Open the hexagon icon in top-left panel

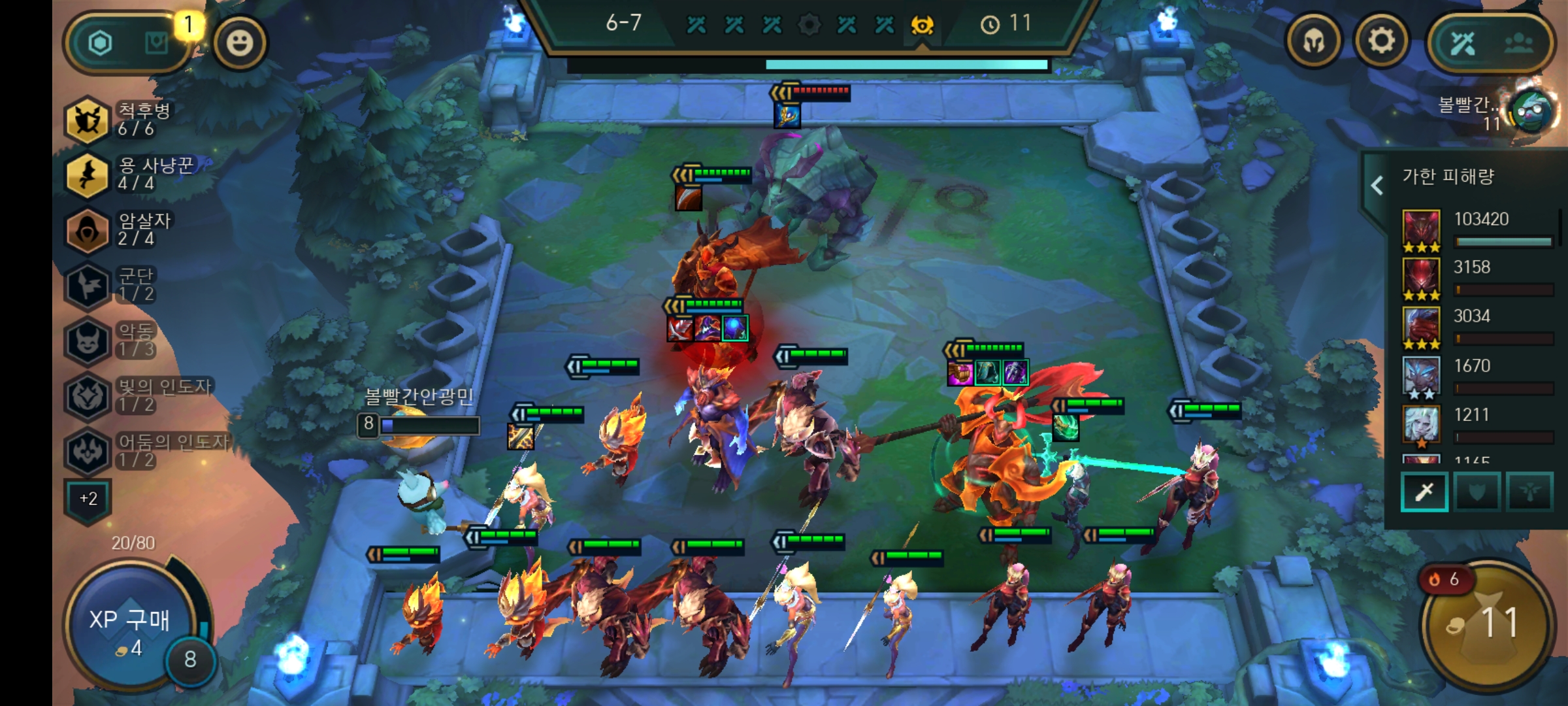(x=100, y=43)
